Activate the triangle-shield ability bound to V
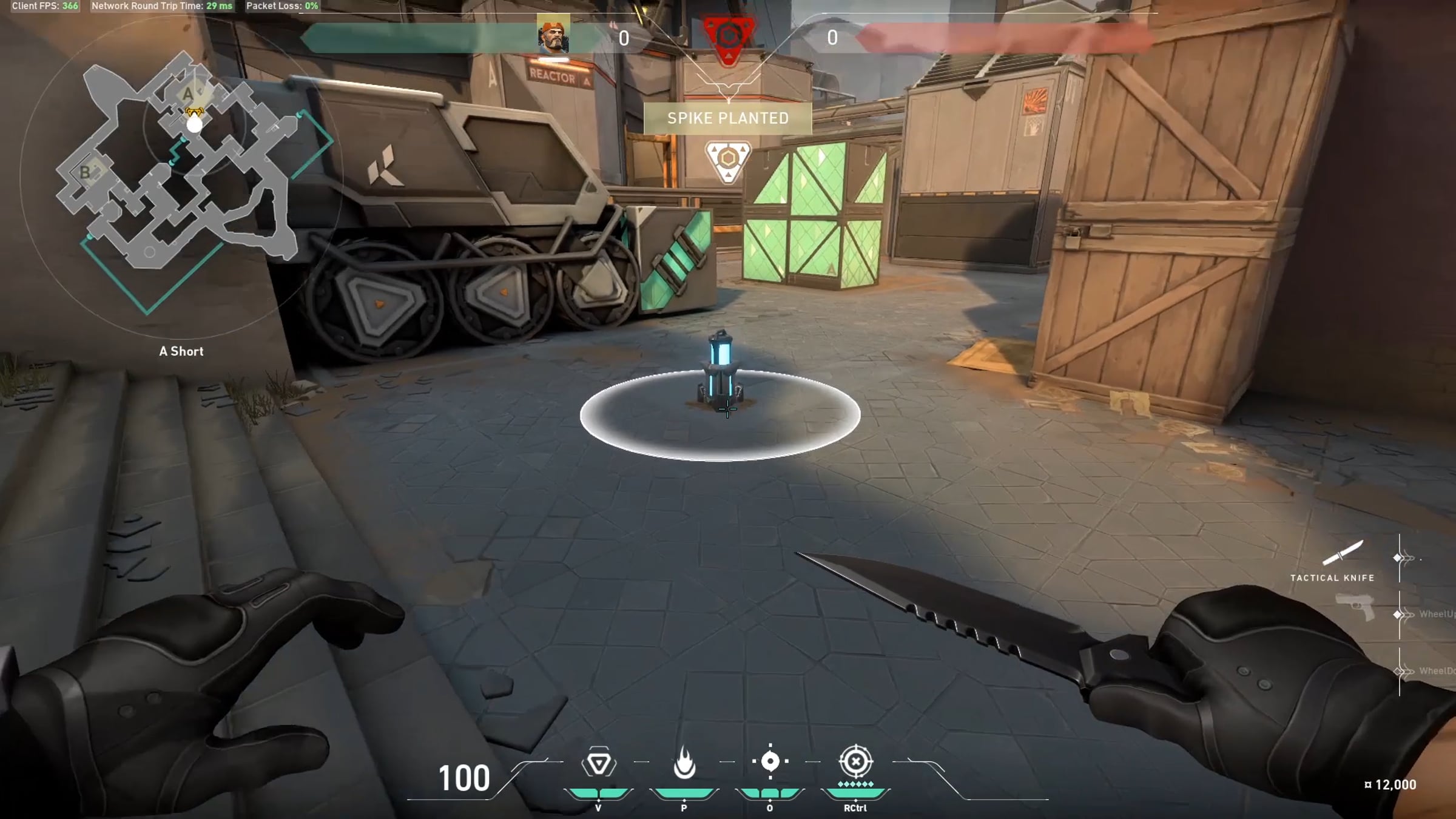 [599, 762]
